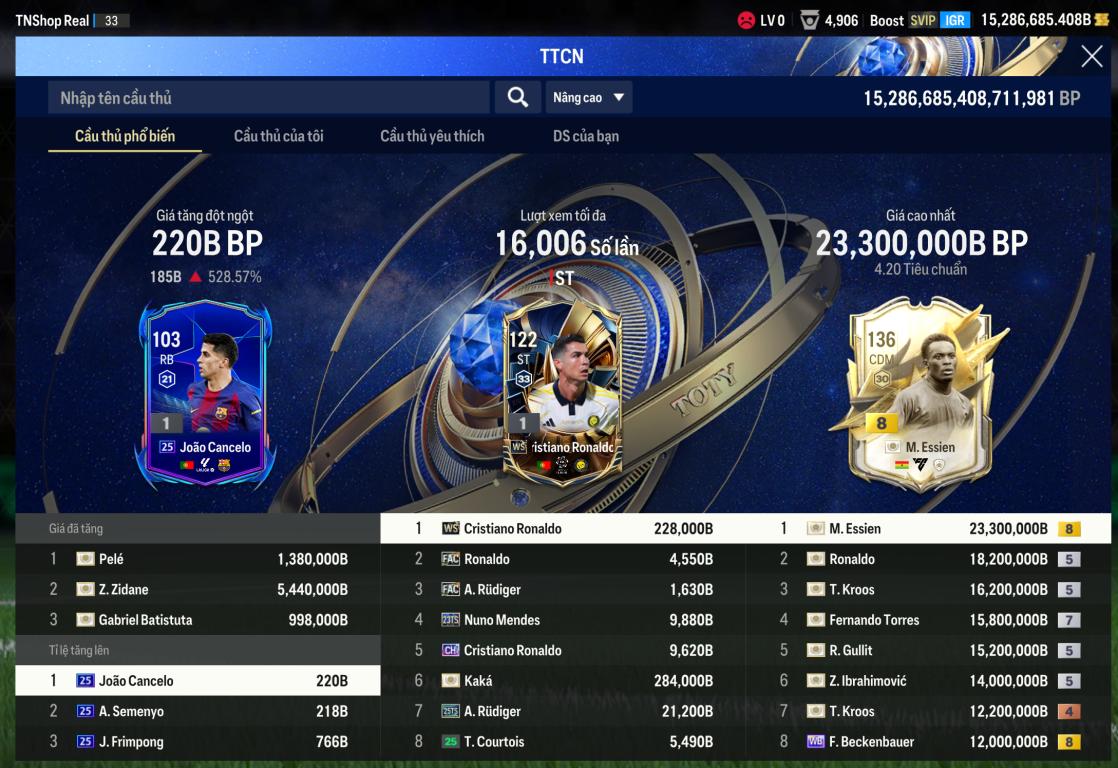Select the João Cancelo player card
The width and height of the screenshot is (1118, 768).
(x=206, y=392)
